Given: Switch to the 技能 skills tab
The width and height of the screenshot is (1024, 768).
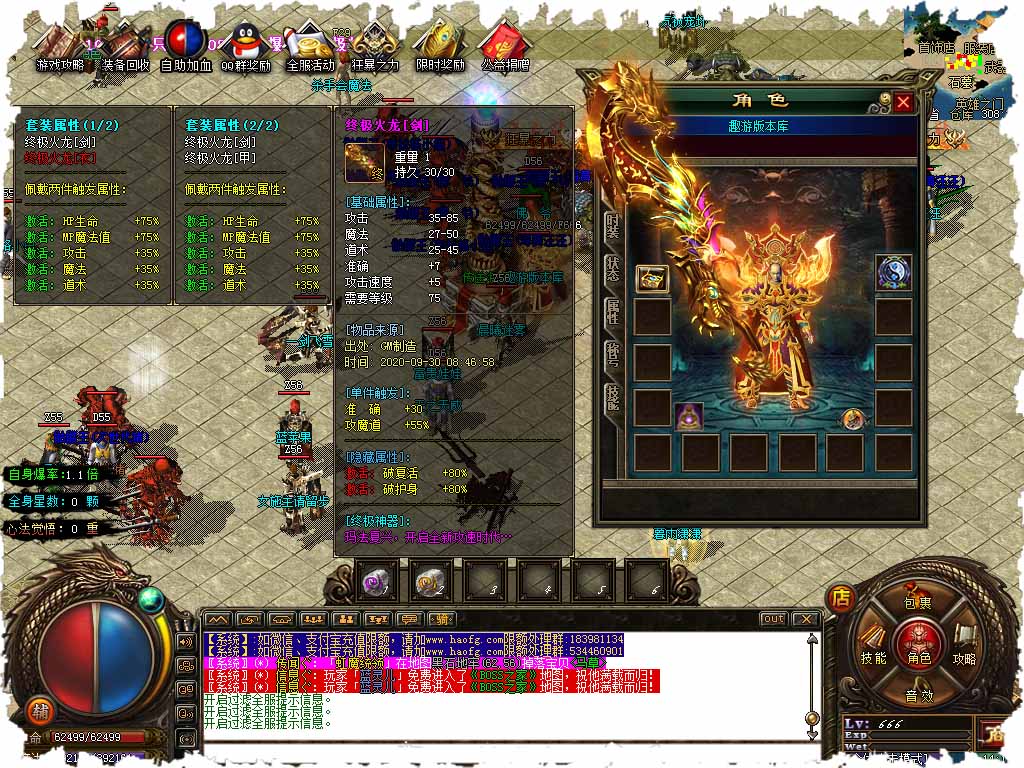Looking at the screenshot, I should (x=612, y=398).
